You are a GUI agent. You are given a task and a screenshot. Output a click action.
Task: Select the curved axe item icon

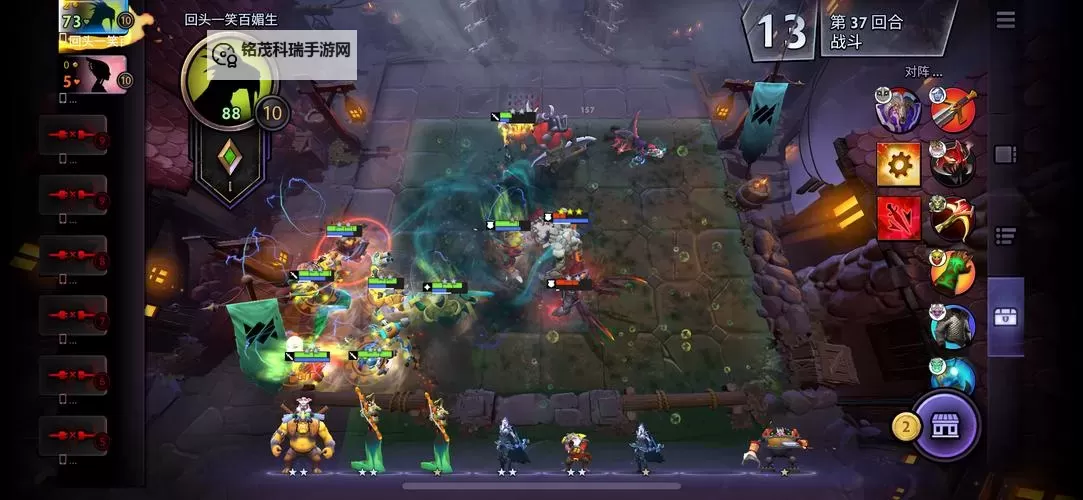pos(953,217)
